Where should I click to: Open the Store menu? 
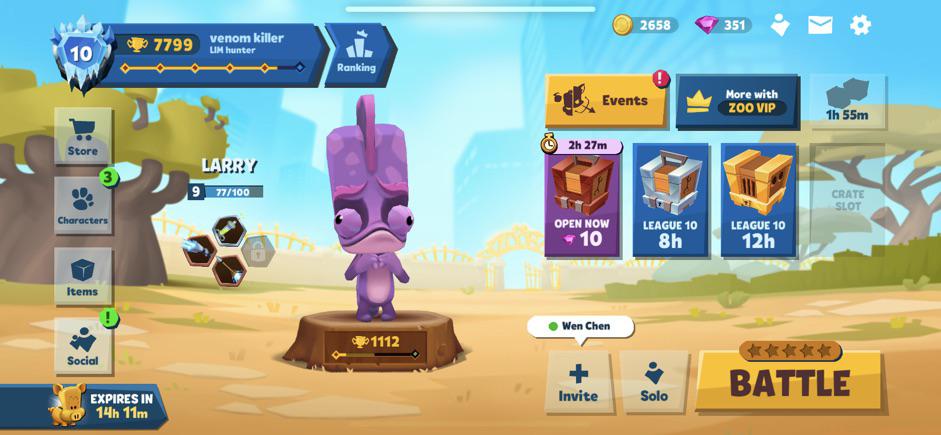tap(83, 136)
